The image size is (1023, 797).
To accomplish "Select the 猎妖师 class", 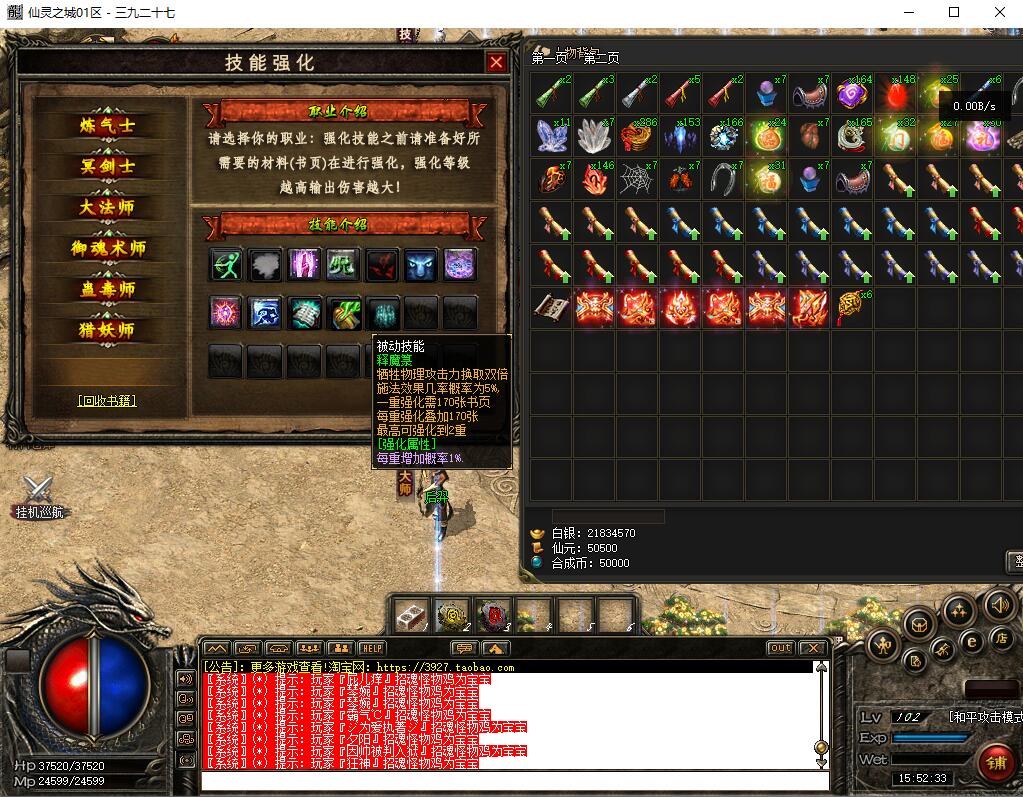I will pos(107,331).
